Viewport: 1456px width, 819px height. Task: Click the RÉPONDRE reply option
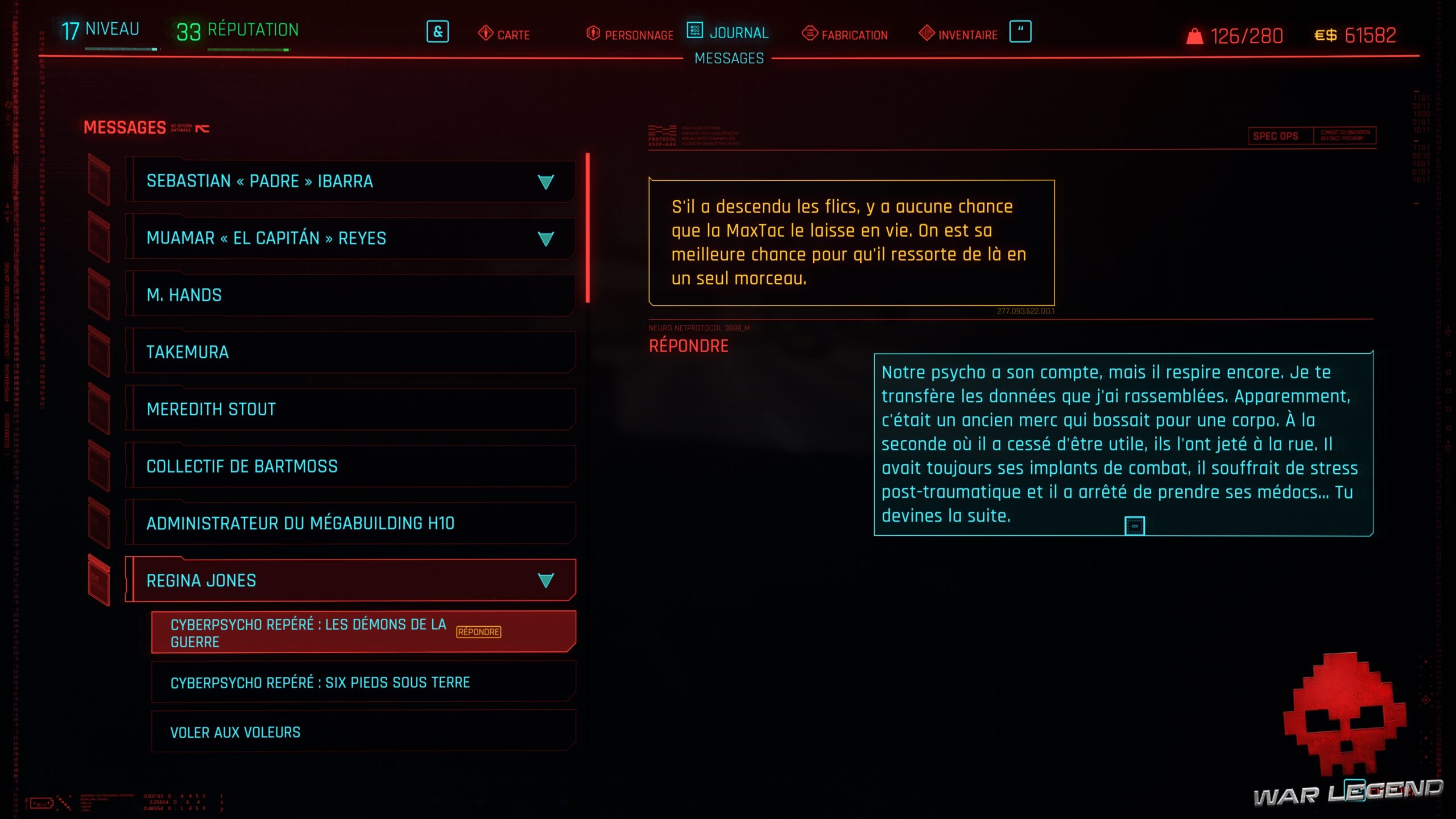point(689,345)
